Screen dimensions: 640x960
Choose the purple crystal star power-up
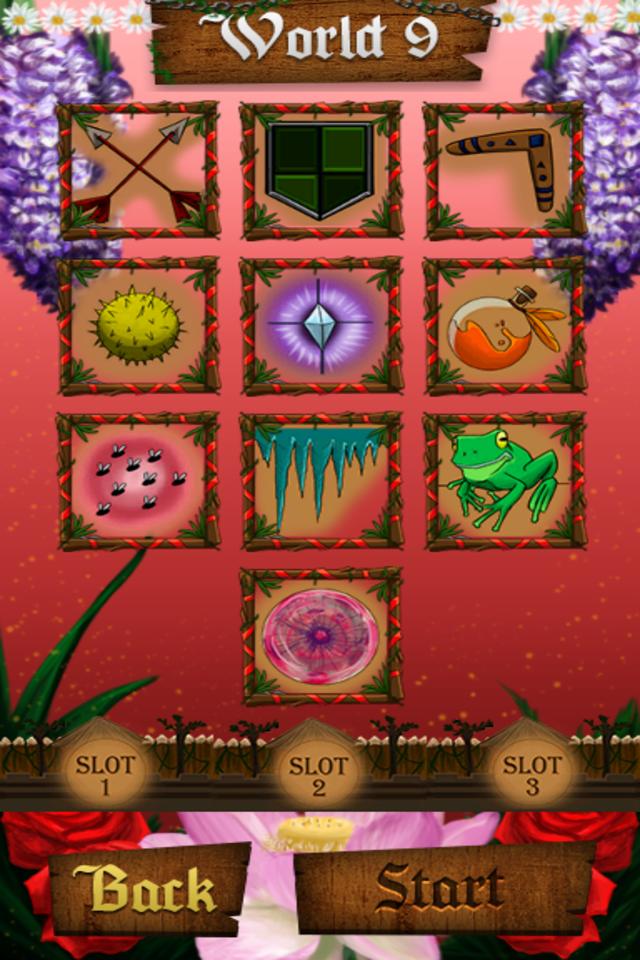point(321,326)
